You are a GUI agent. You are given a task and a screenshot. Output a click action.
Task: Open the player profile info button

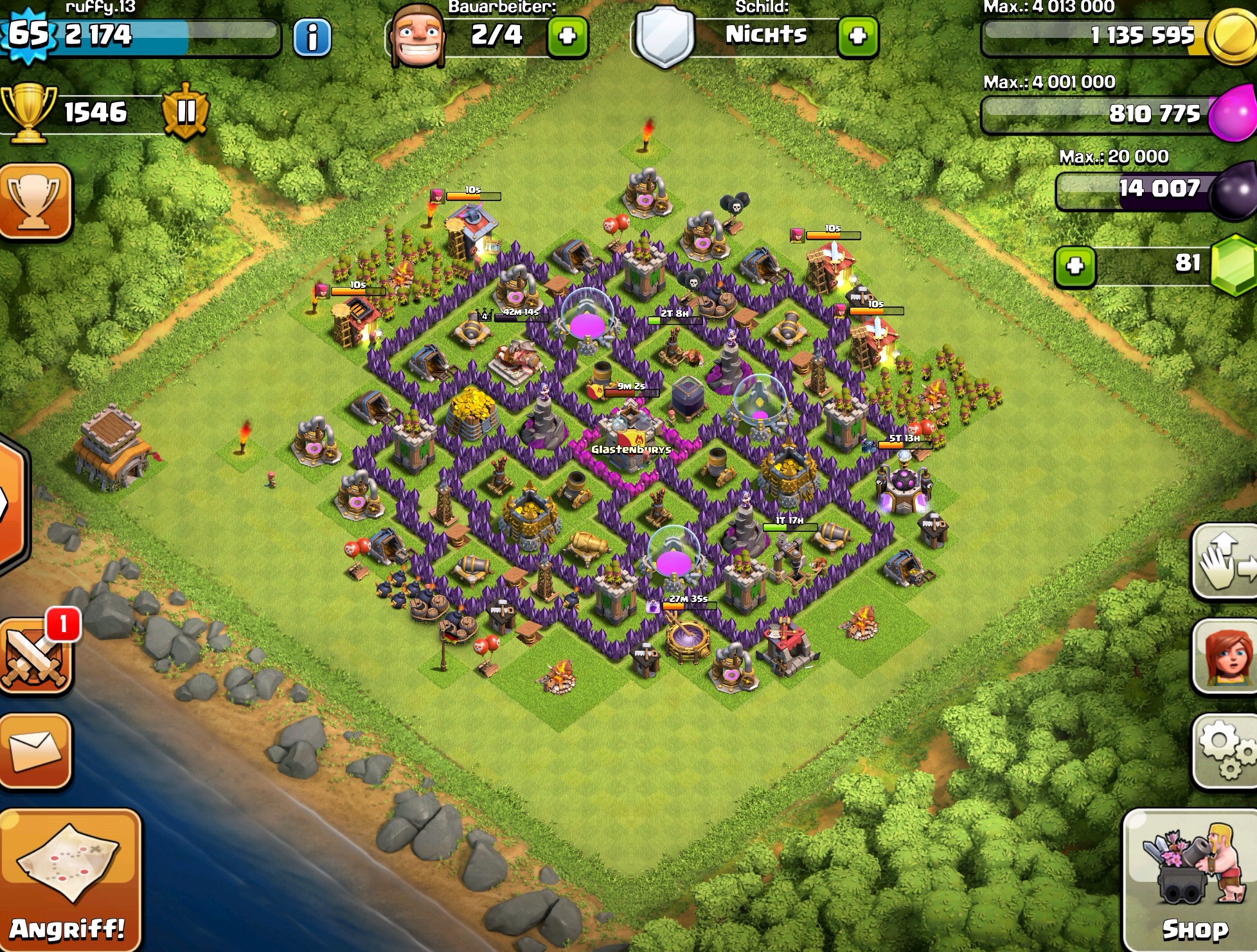coord(312,37)
